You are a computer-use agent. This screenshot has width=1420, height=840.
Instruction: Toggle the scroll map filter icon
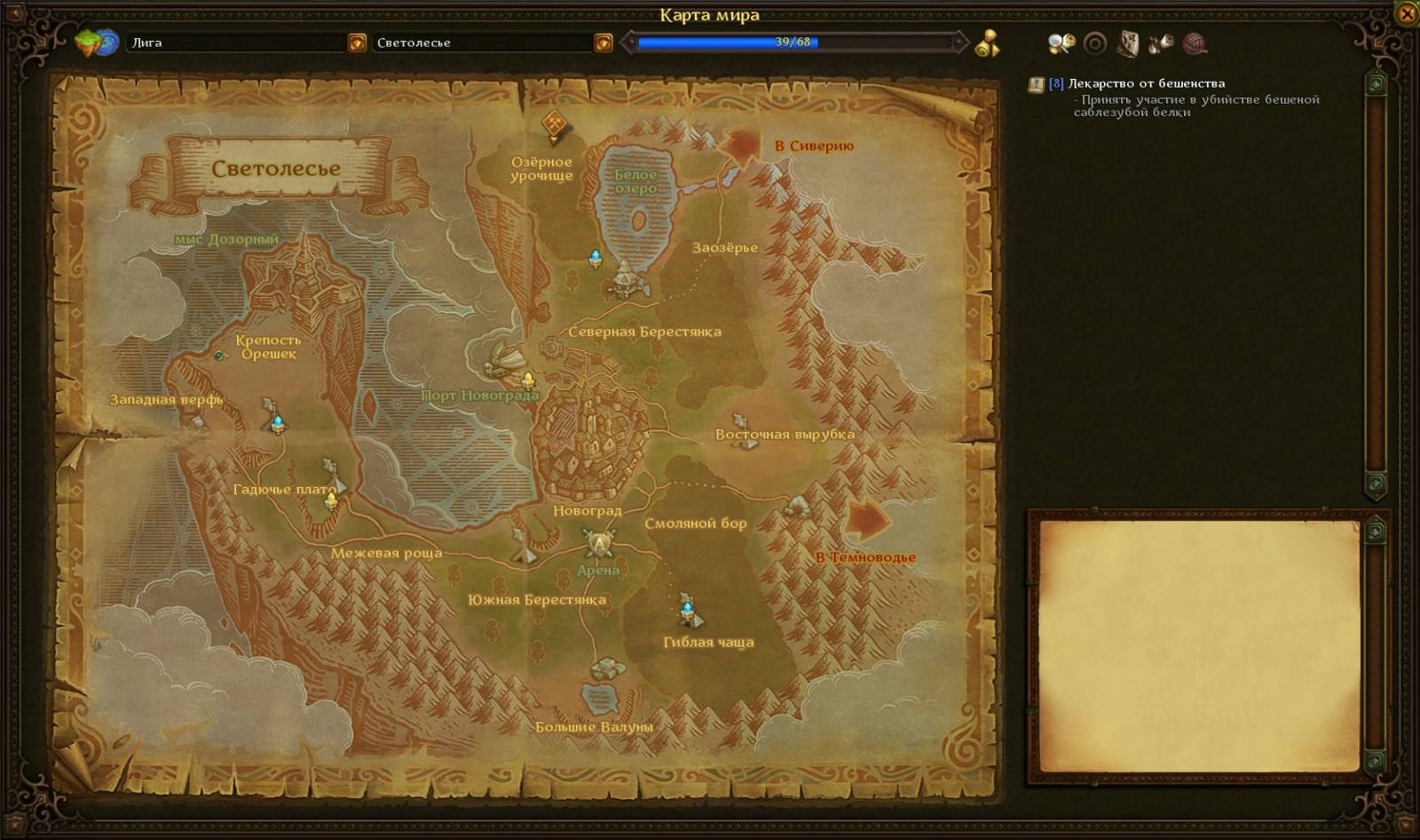[1128, 43]
